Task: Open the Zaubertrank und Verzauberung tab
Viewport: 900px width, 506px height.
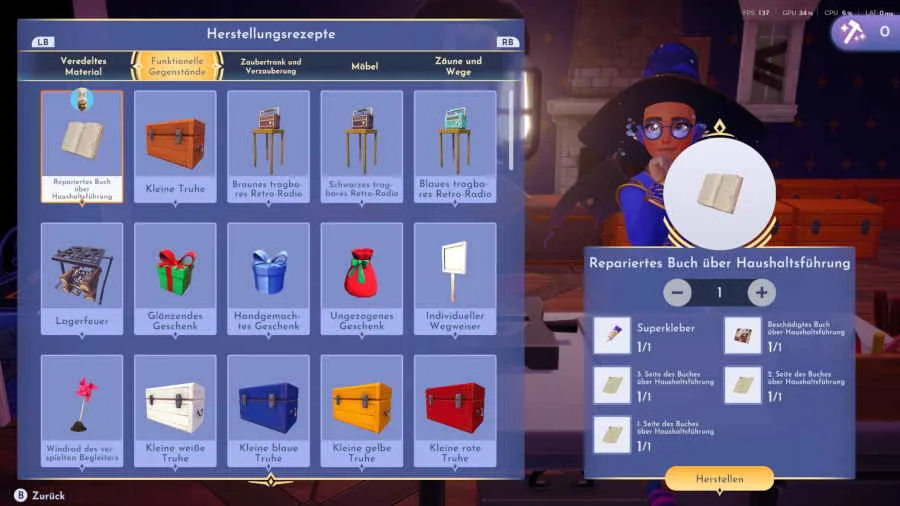Action: click(x=270, y=66)
